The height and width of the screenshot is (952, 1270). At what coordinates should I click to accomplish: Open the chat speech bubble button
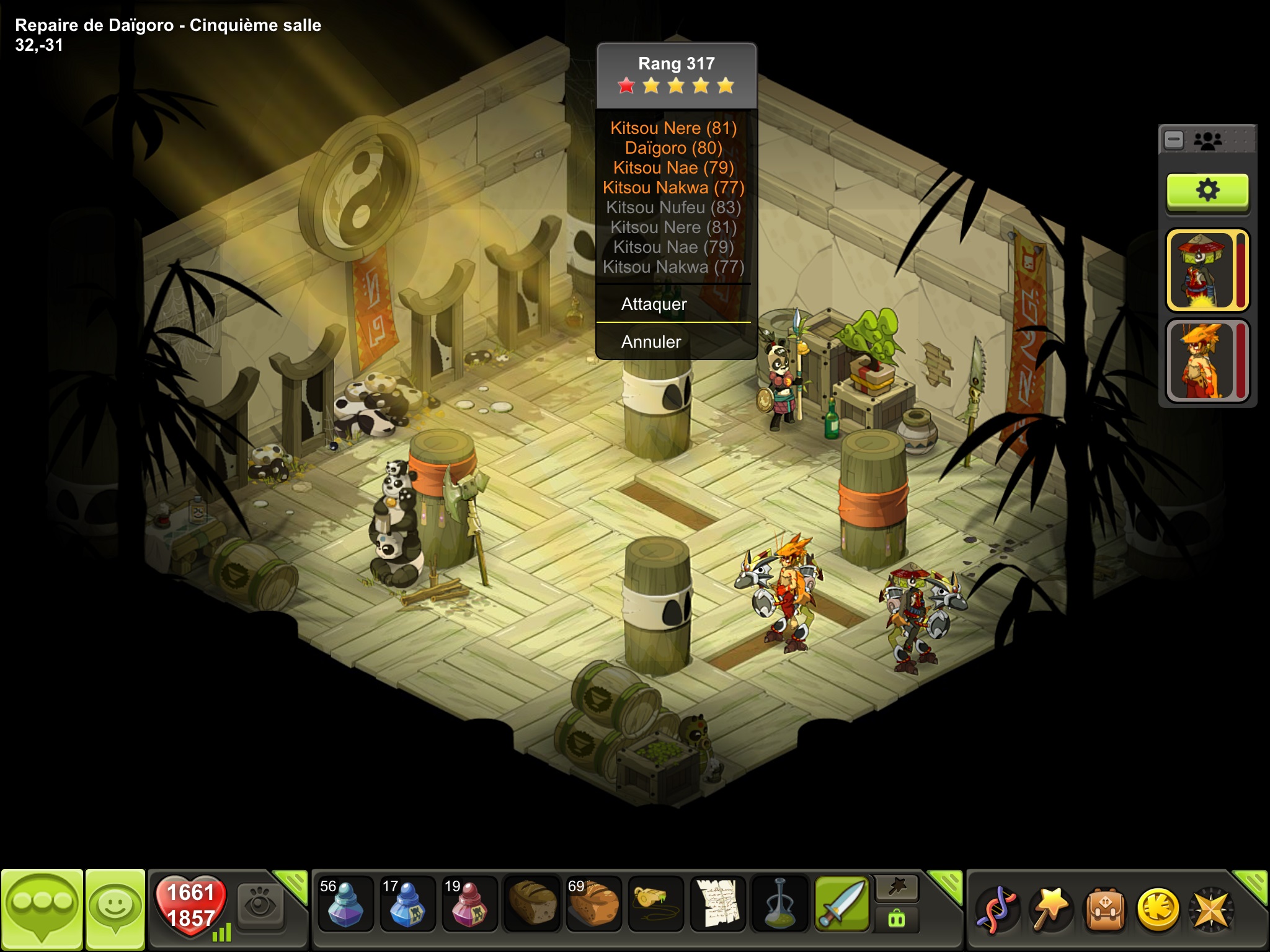pyautogui.click(x=42, y=909)
